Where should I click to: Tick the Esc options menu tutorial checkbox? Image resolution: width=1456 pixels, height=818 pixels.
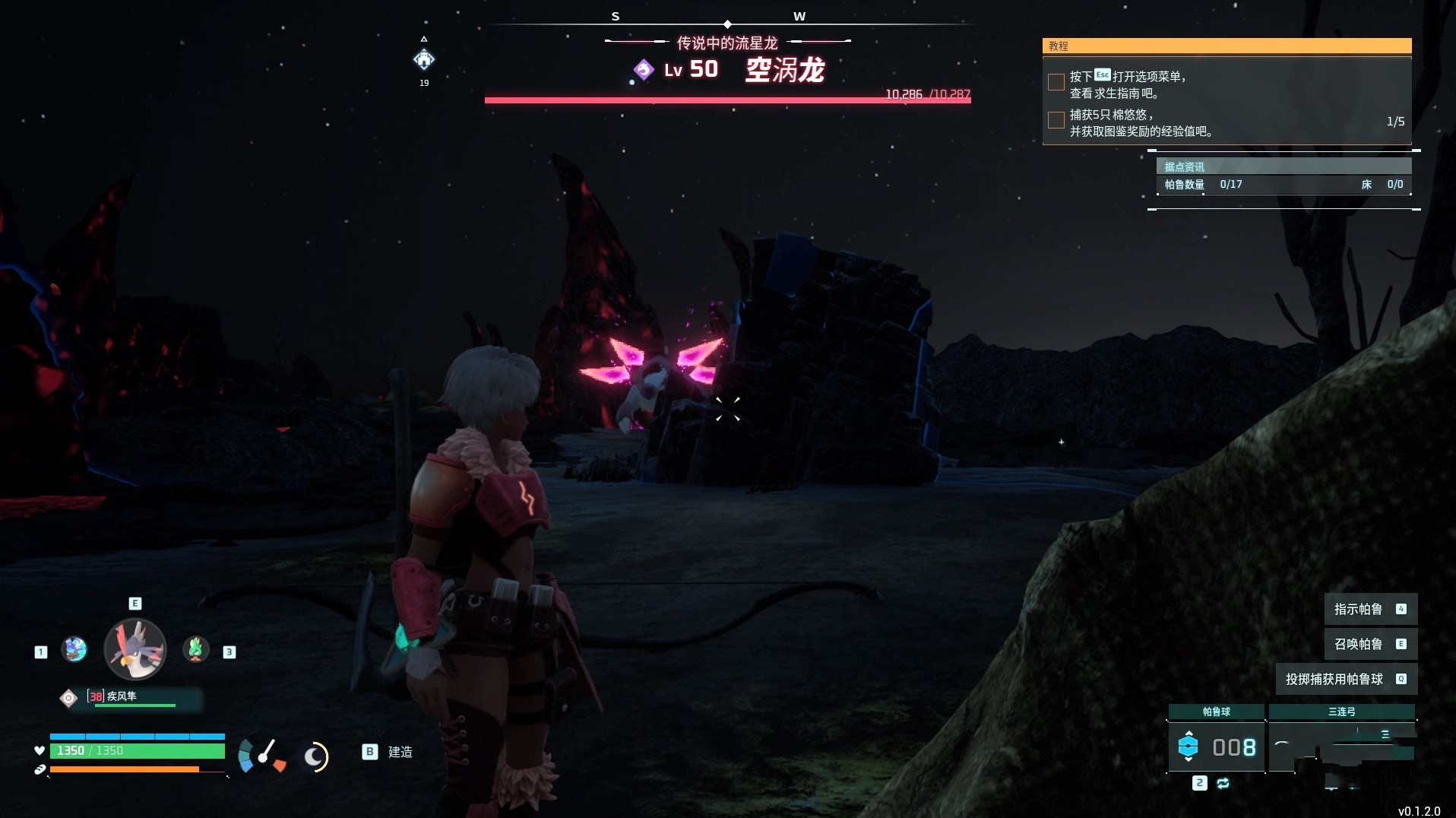click(1056, 82)
